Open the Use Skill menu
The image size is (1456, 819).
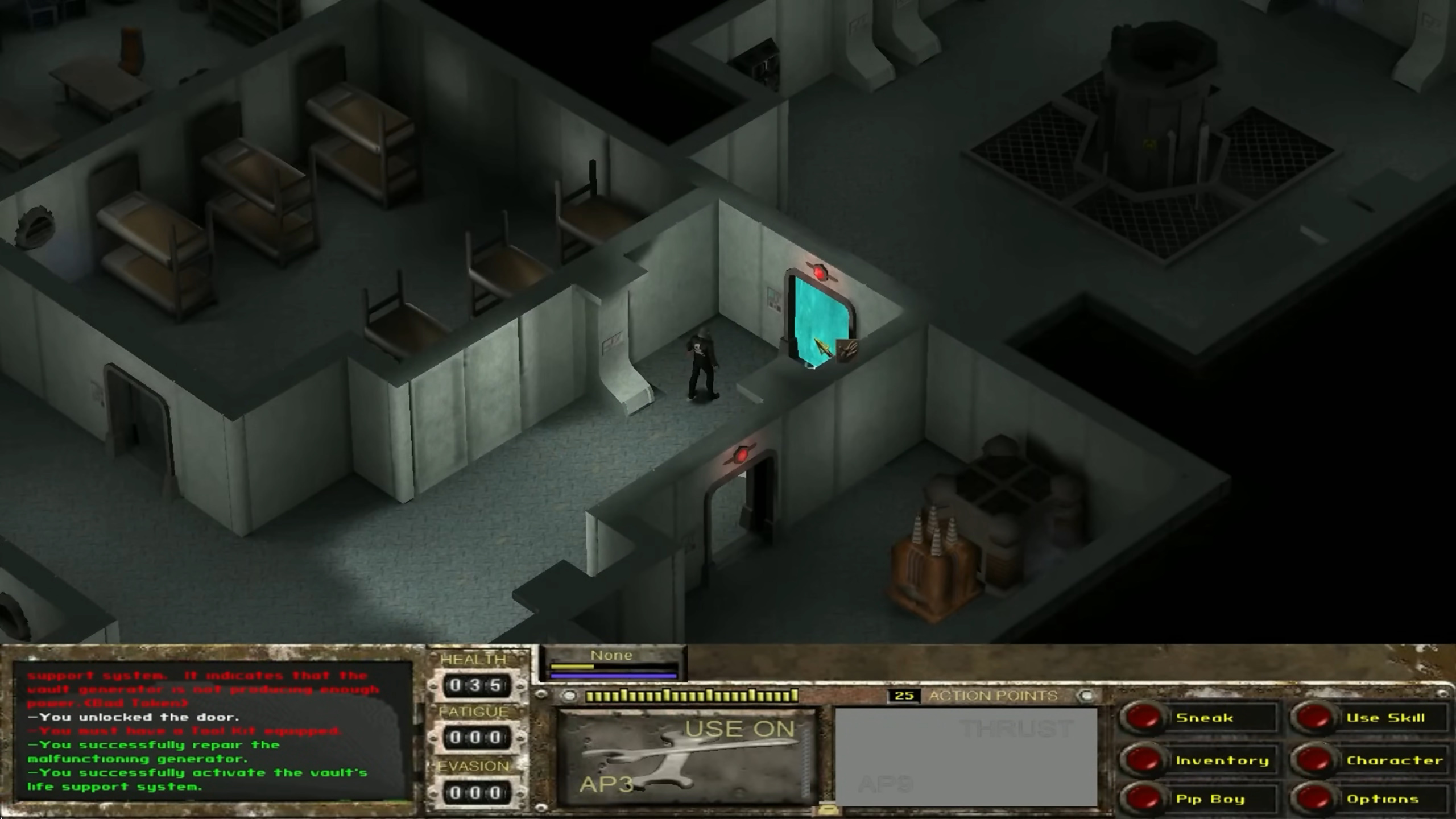coord(1314,718)
